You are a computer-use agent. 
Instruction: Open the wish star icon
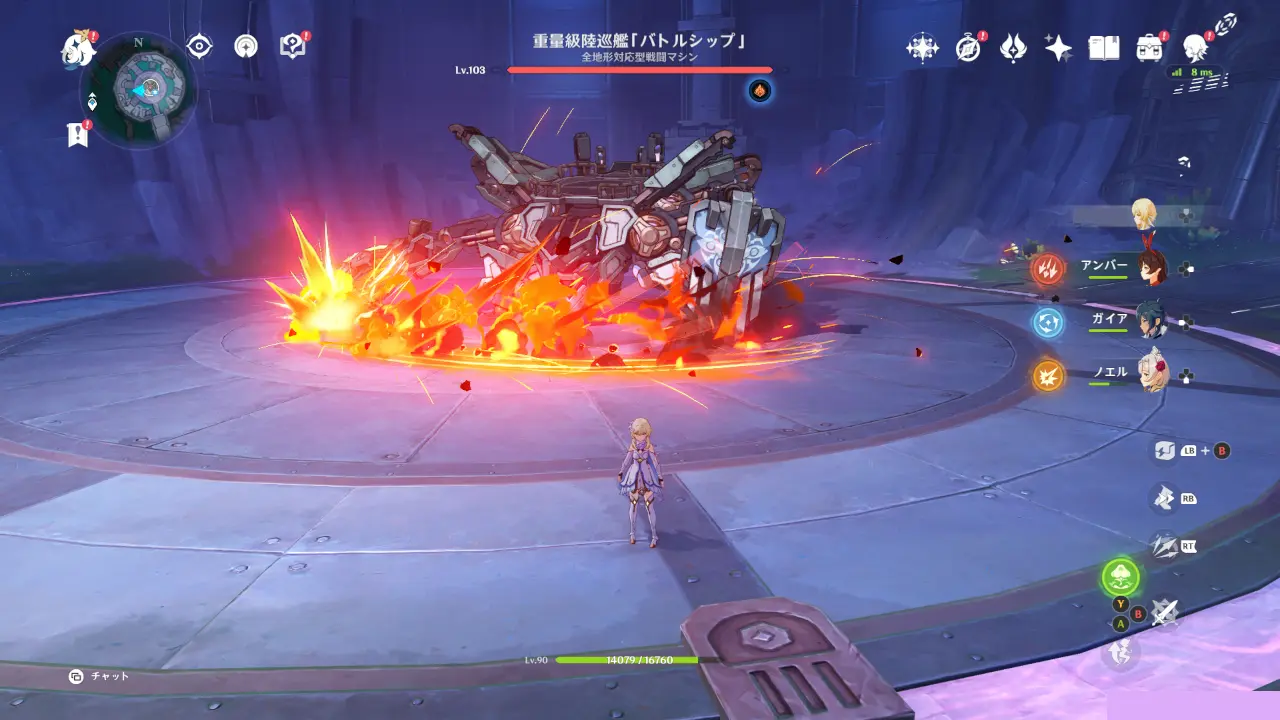point(1058,48)
